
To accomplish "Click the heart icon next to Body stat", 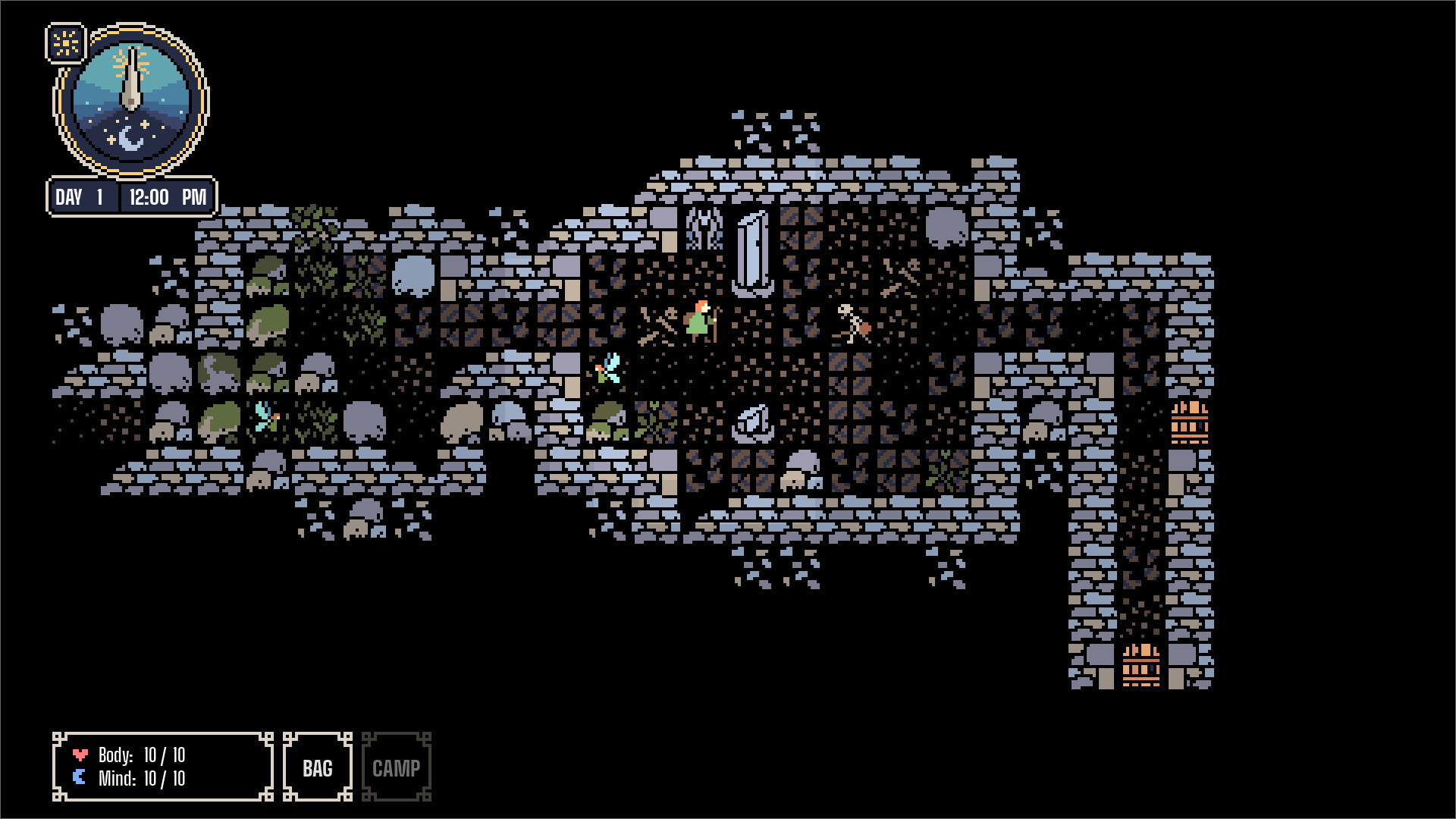I will click(x=80, y=755).
